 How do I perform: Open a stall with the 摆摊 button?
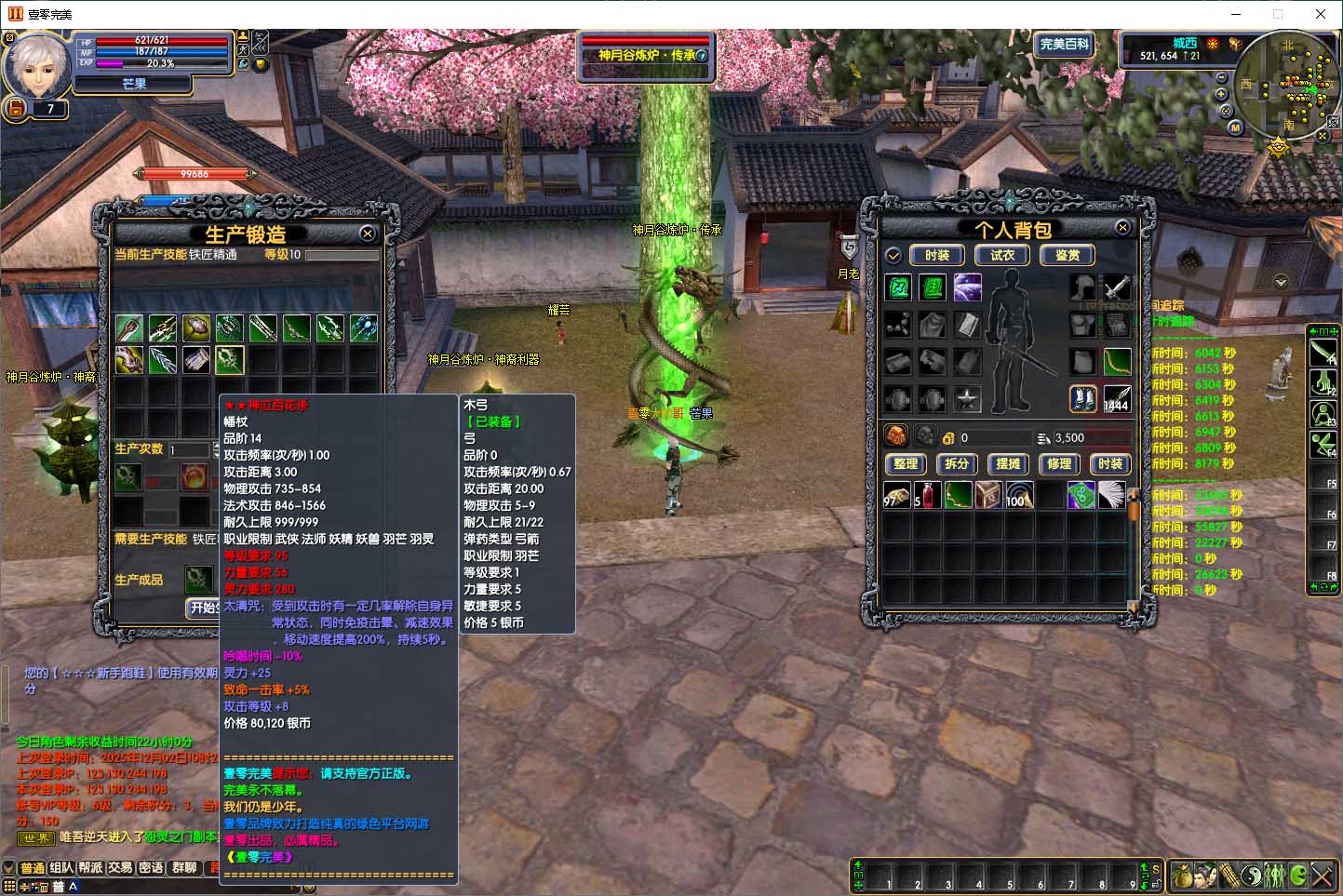[1008, 463]
